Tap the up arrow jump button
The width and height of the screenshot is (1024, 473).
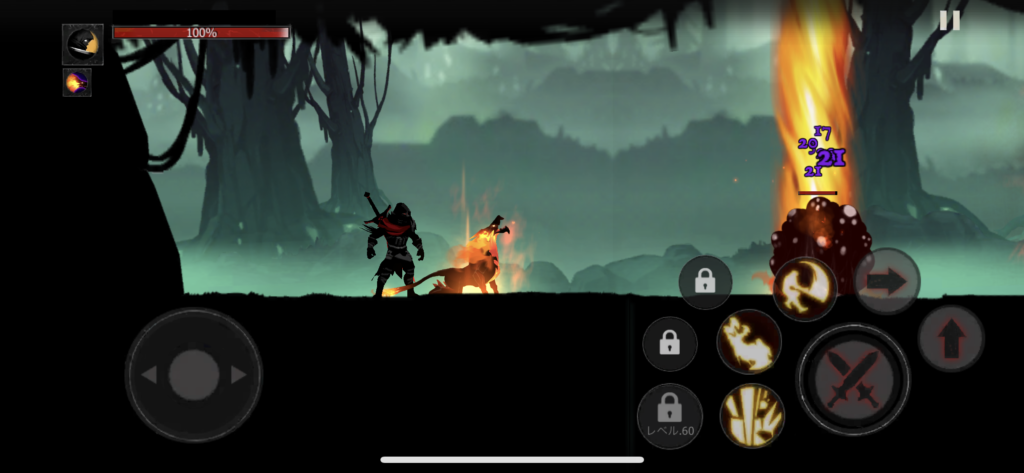[950, 339]
